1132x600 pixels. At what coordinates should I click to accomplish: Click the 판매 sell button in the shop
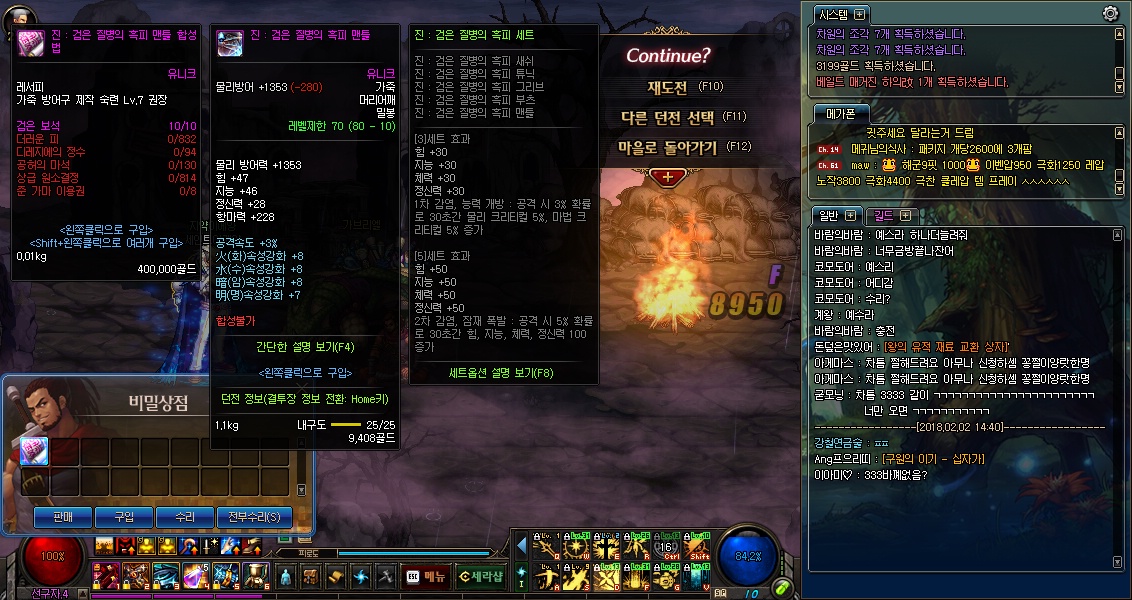(64, 517)
